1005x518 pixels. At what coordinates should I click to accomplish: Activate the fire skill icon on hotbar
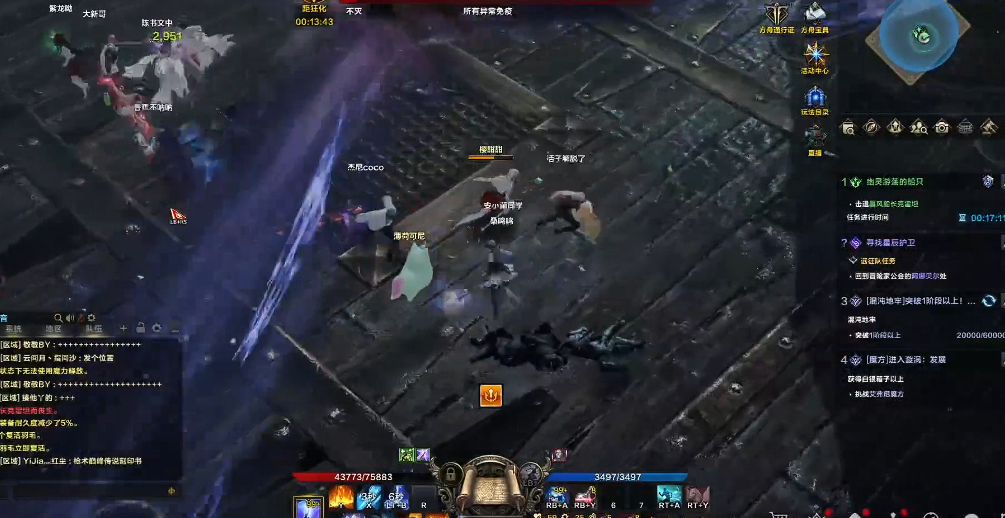(x=340, y=496)
